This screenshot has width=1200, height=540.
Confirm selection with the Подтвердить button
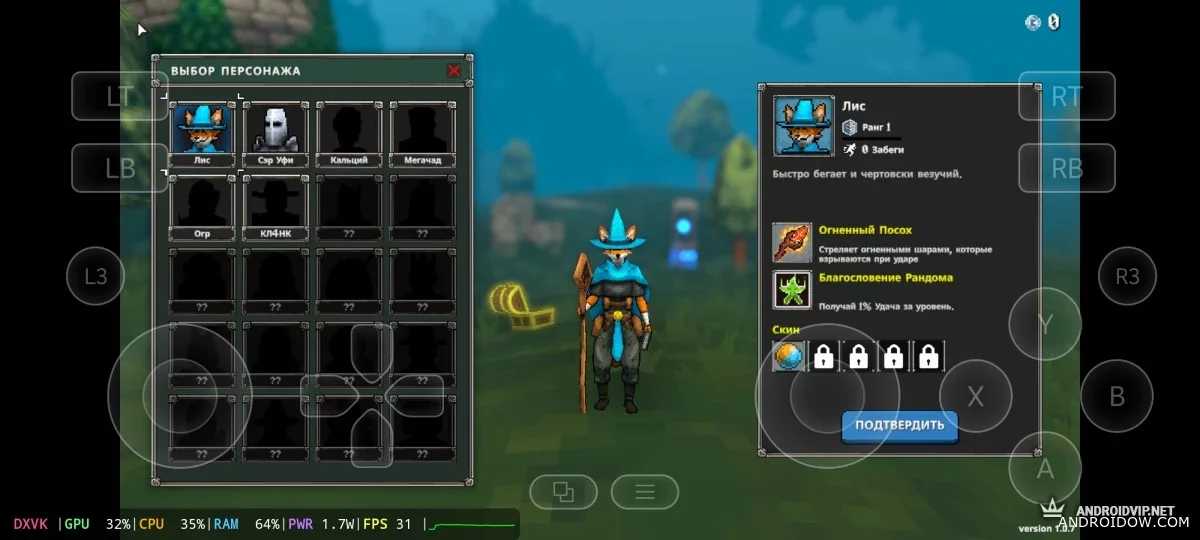pos(899,425)
